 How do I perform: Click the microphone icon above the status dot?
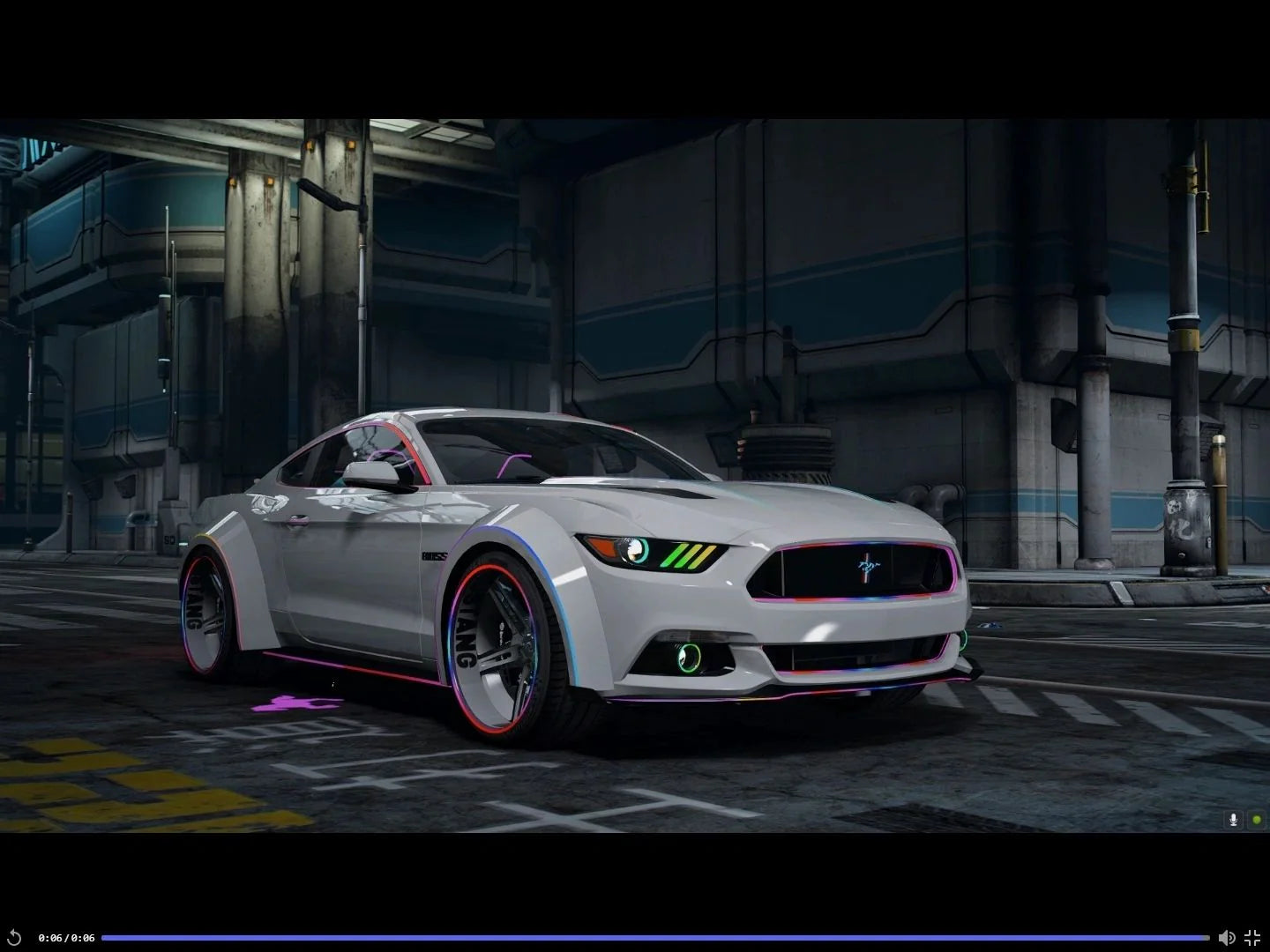pyautogui.click(x=1232, y=821)
